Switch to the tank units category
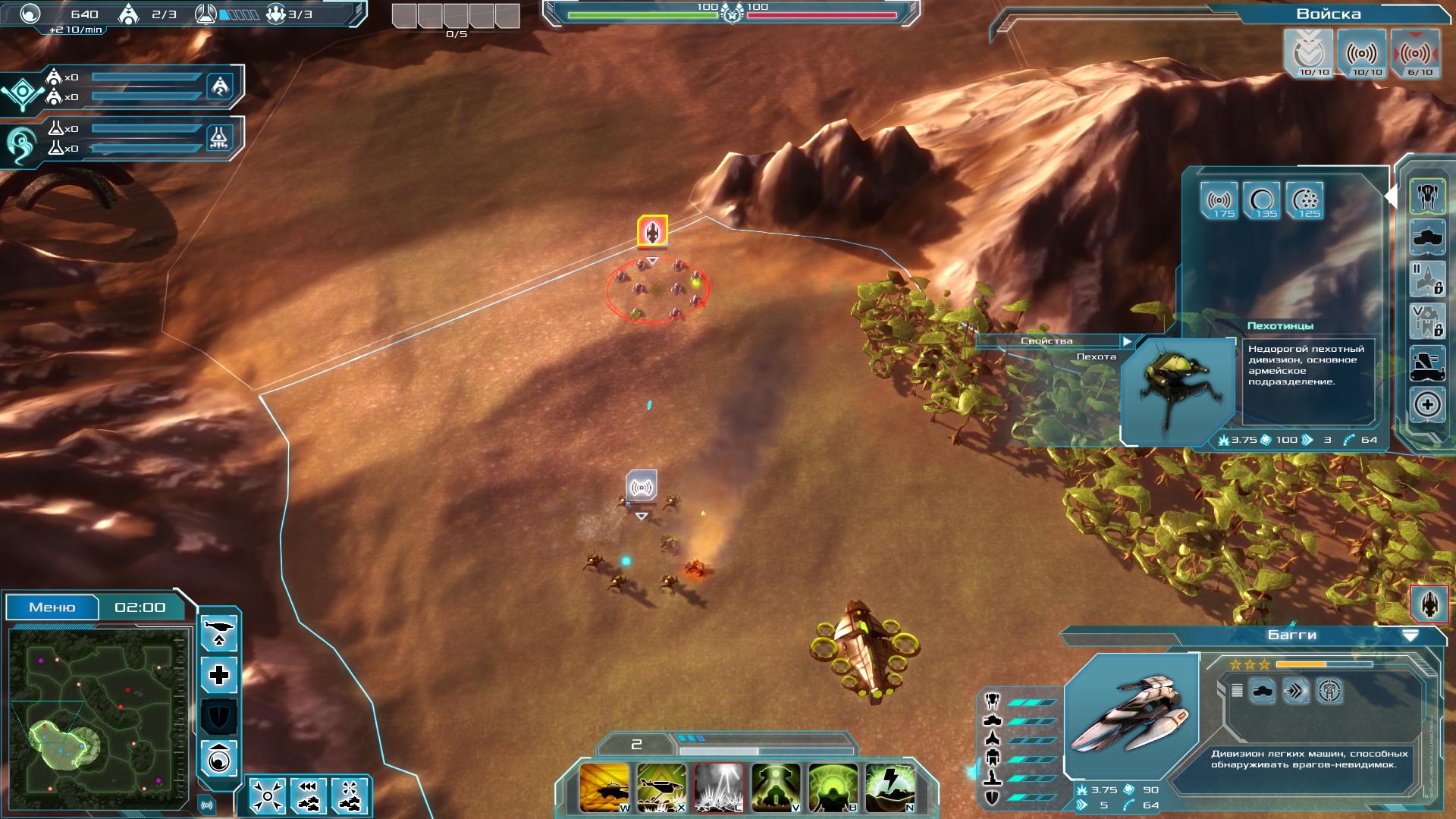Viewport: 1456px width, 819px height. click(x=1427, y=238)
